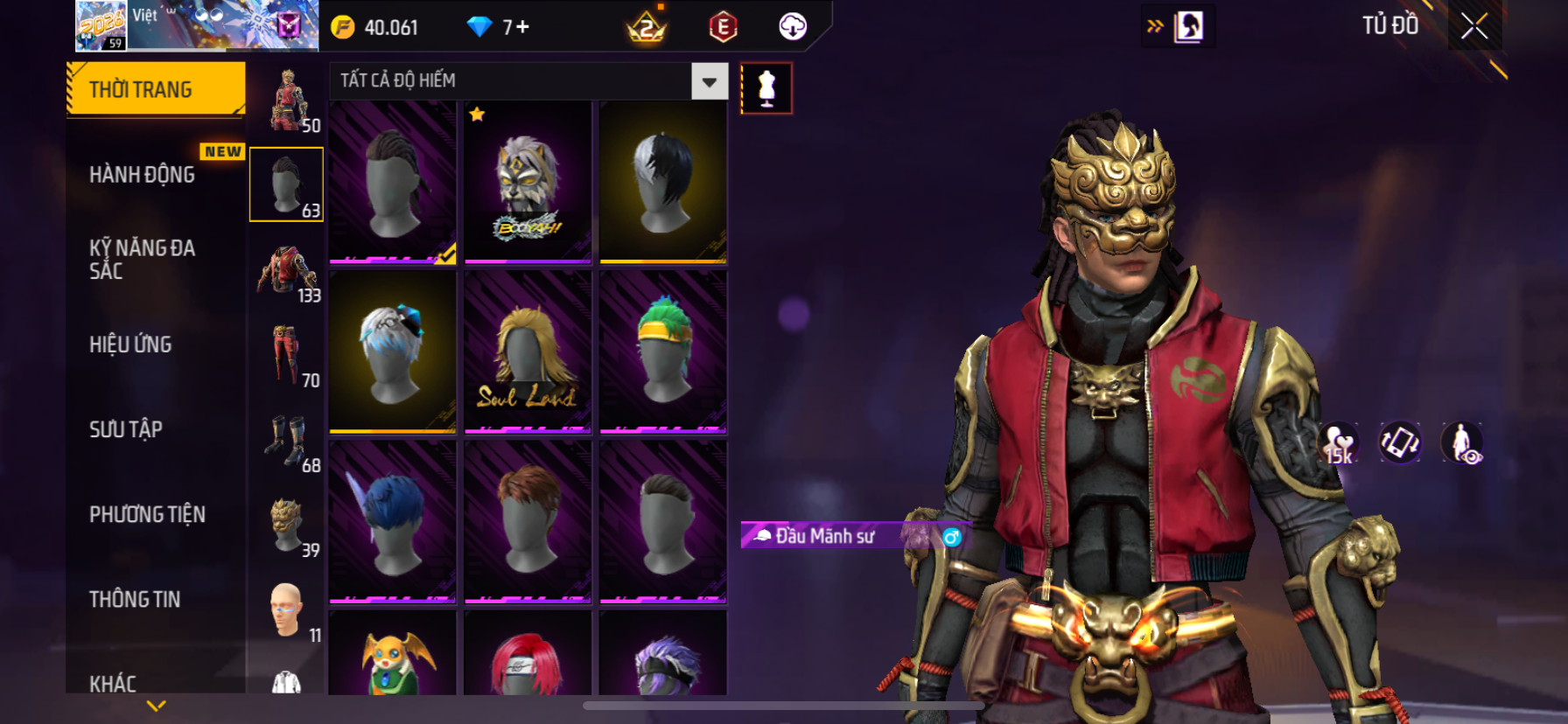Viewport: 1568px width, 724px height.
Task: Show the PHƯƠNG TIỆN tab
Action: click(x=147, y=514)
